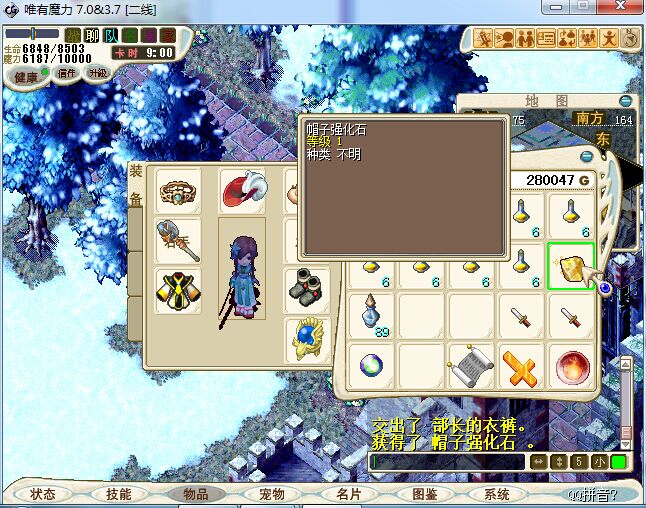This screenshot has width=646, height=508.
Task: Open the 状态 status menu
Action: click(x=43, y=493)
